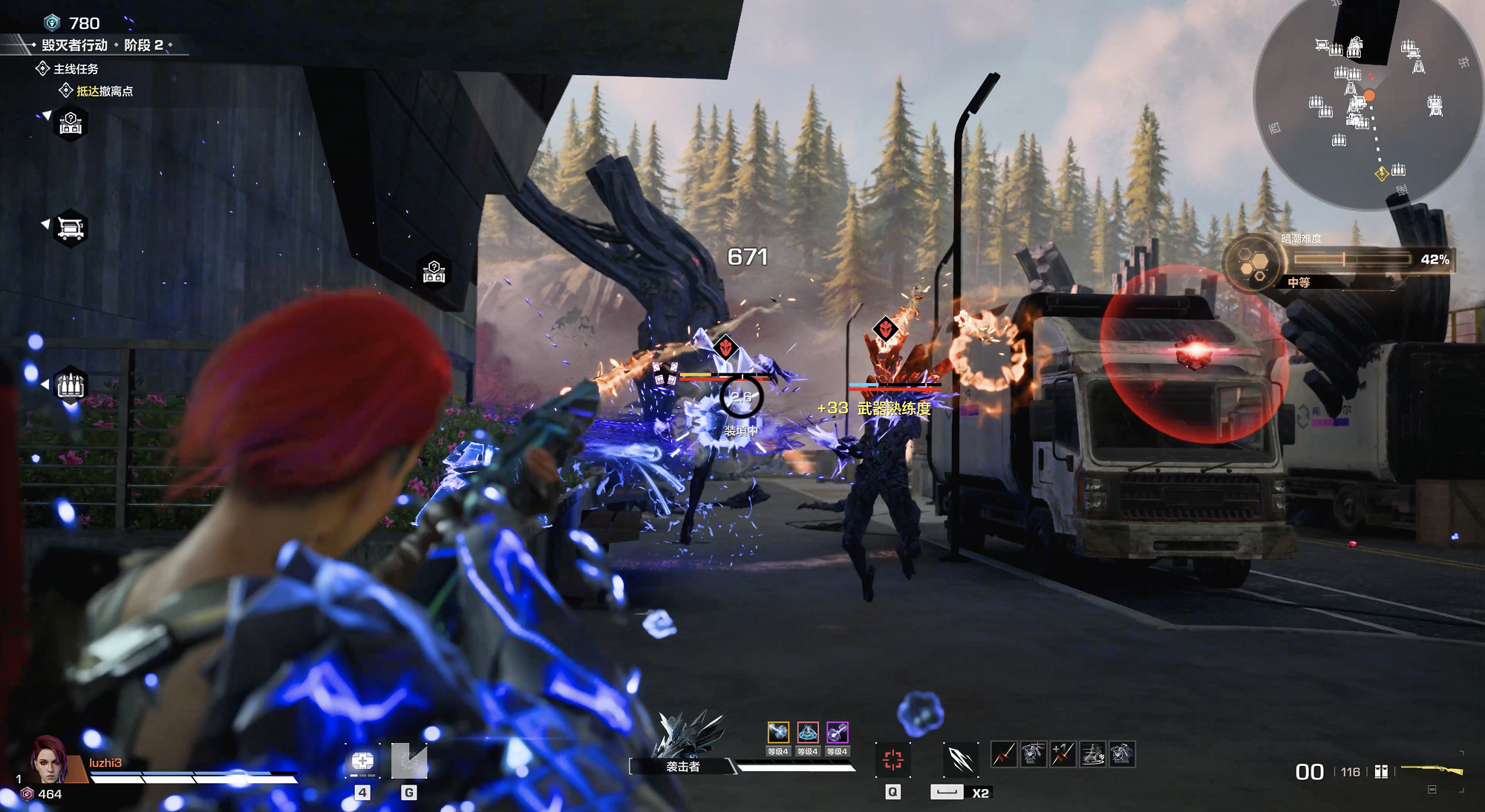Click the 抵达撤离点 objective entry
Image resolution: width=1485 pixels, height=812 pixels.
click(x=105, y=91)
